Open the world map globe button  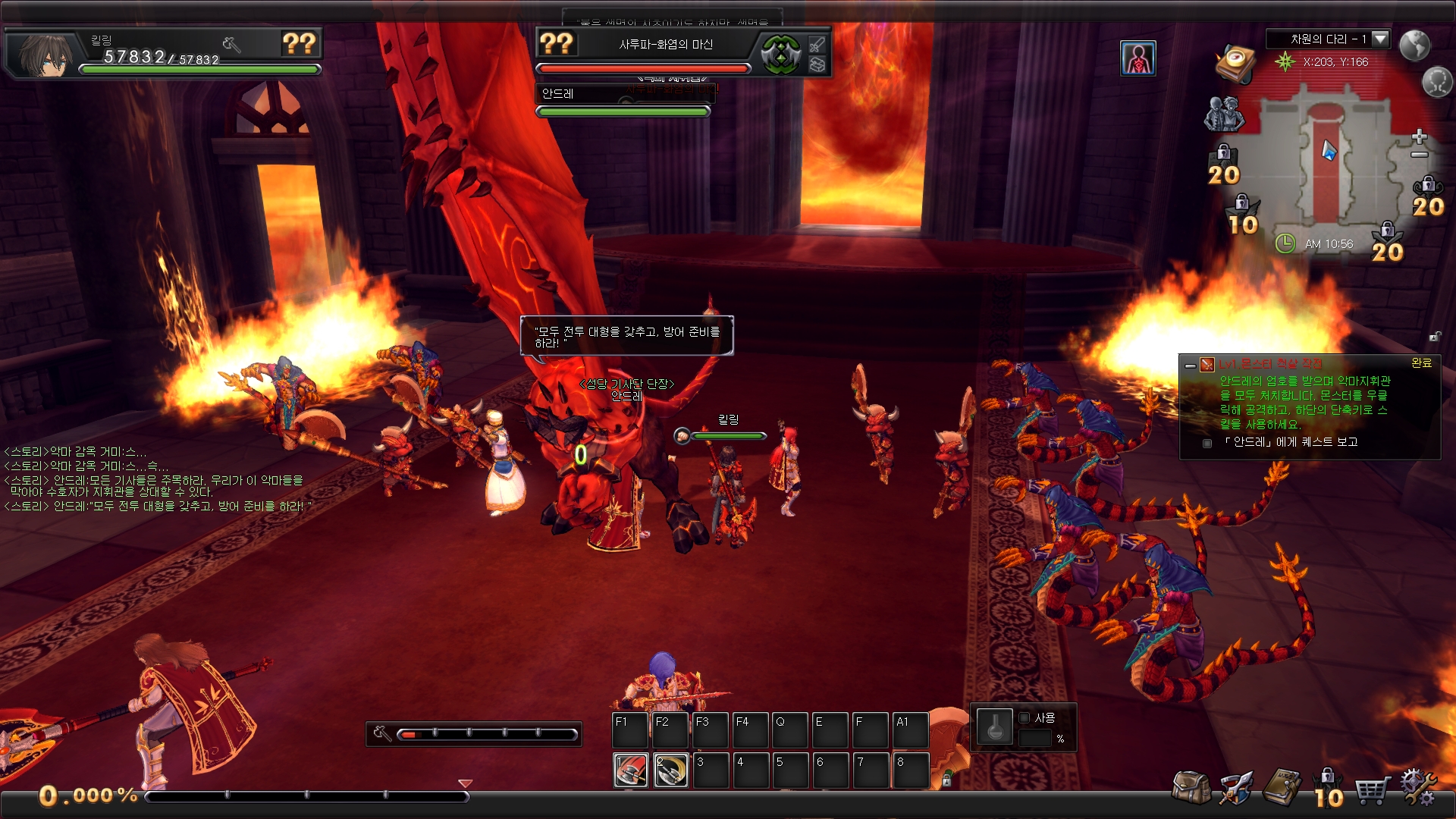click(1414, 45)
